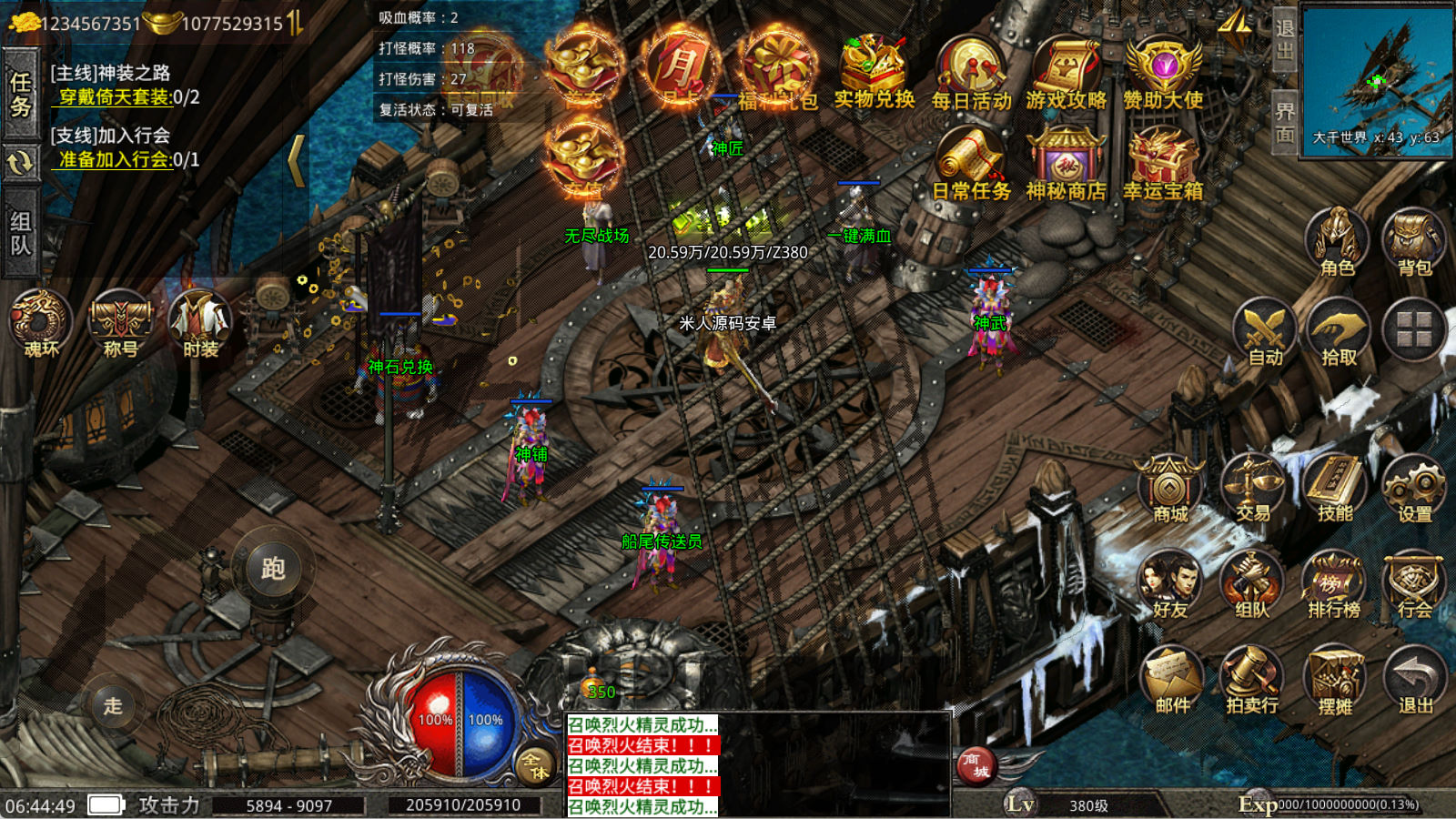Open the 魂环 soul ring menu
1456x819 pixels.
pos(41,323)
